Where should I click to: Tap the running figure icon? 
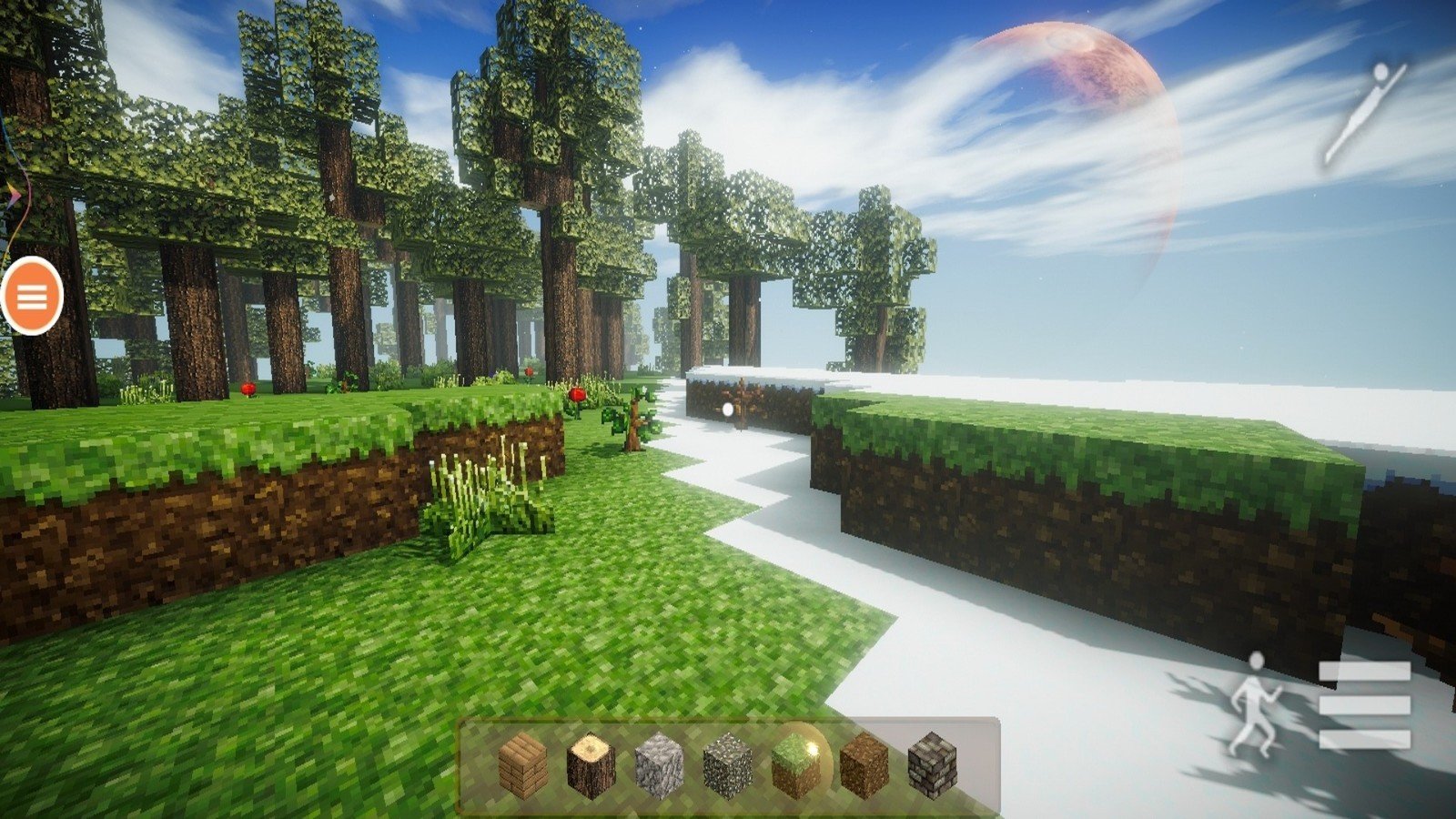[1257, 703]
